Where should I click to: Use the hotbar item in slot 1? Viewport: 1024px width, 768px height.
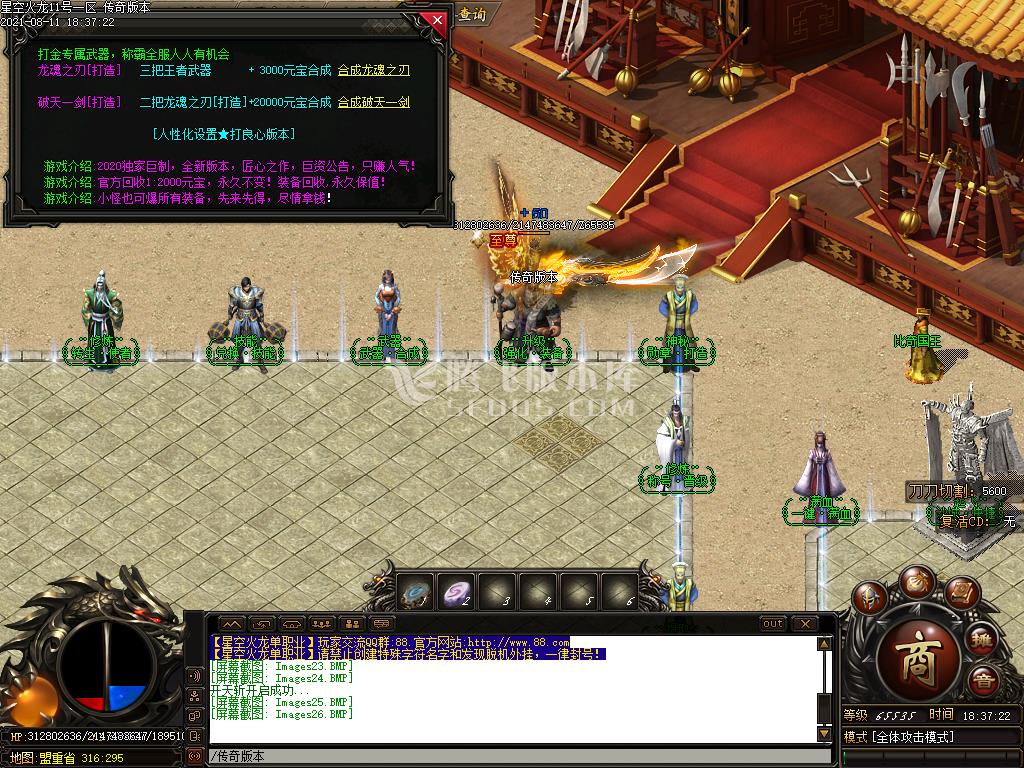[x=417, y=592]
